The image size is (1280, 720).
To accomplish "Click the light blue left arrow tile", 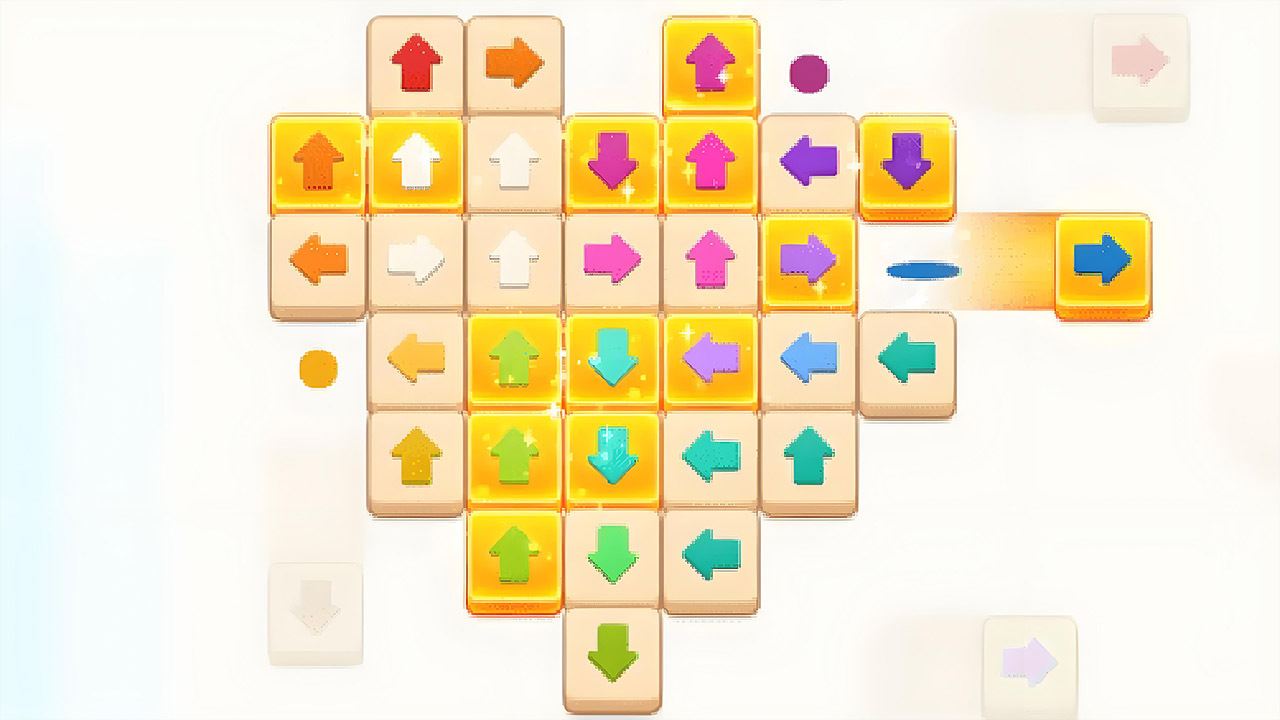I will pyautogui.click(x=808, y=357).
